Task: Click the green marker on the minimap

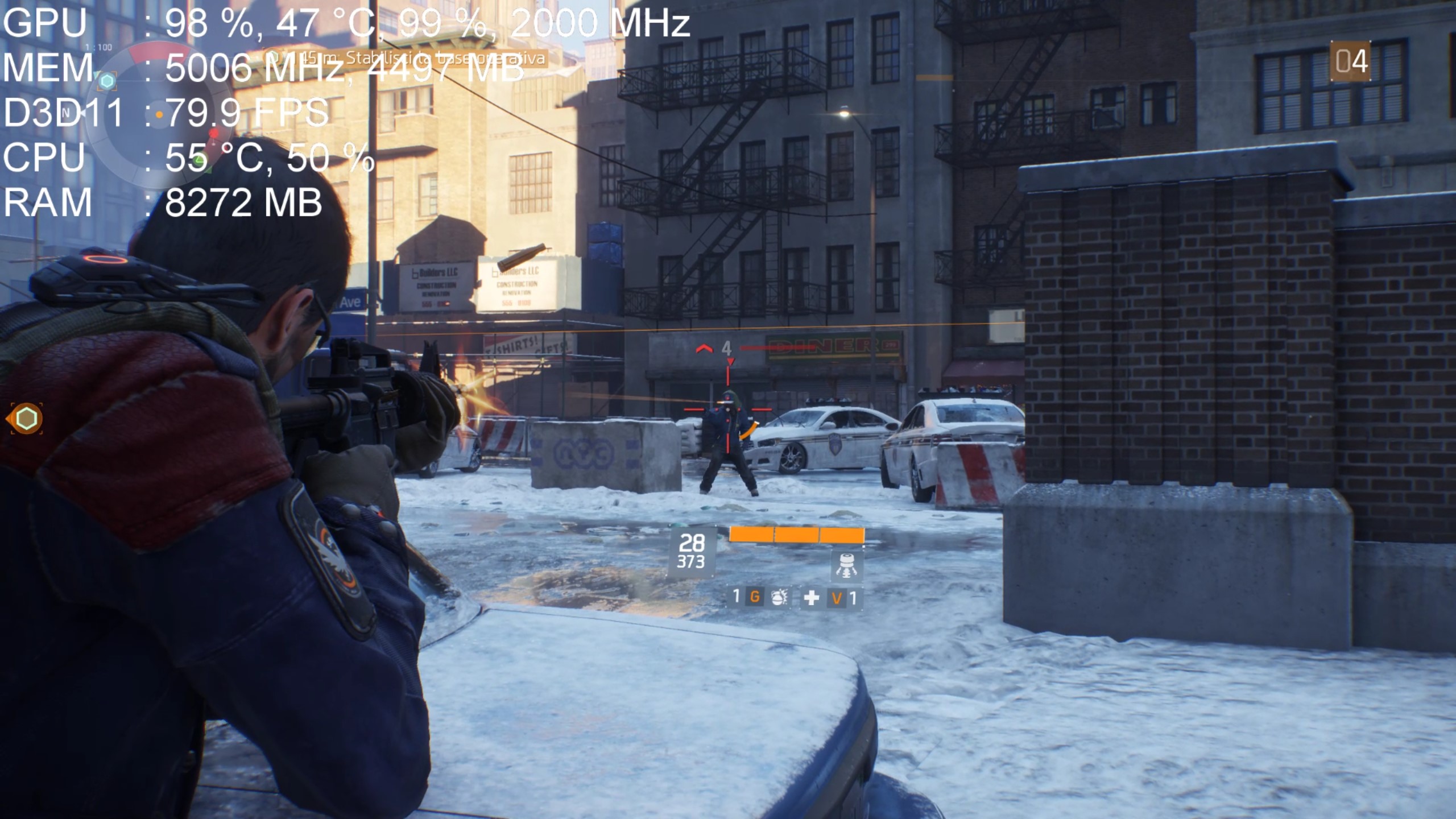Action: click(198, 162)
